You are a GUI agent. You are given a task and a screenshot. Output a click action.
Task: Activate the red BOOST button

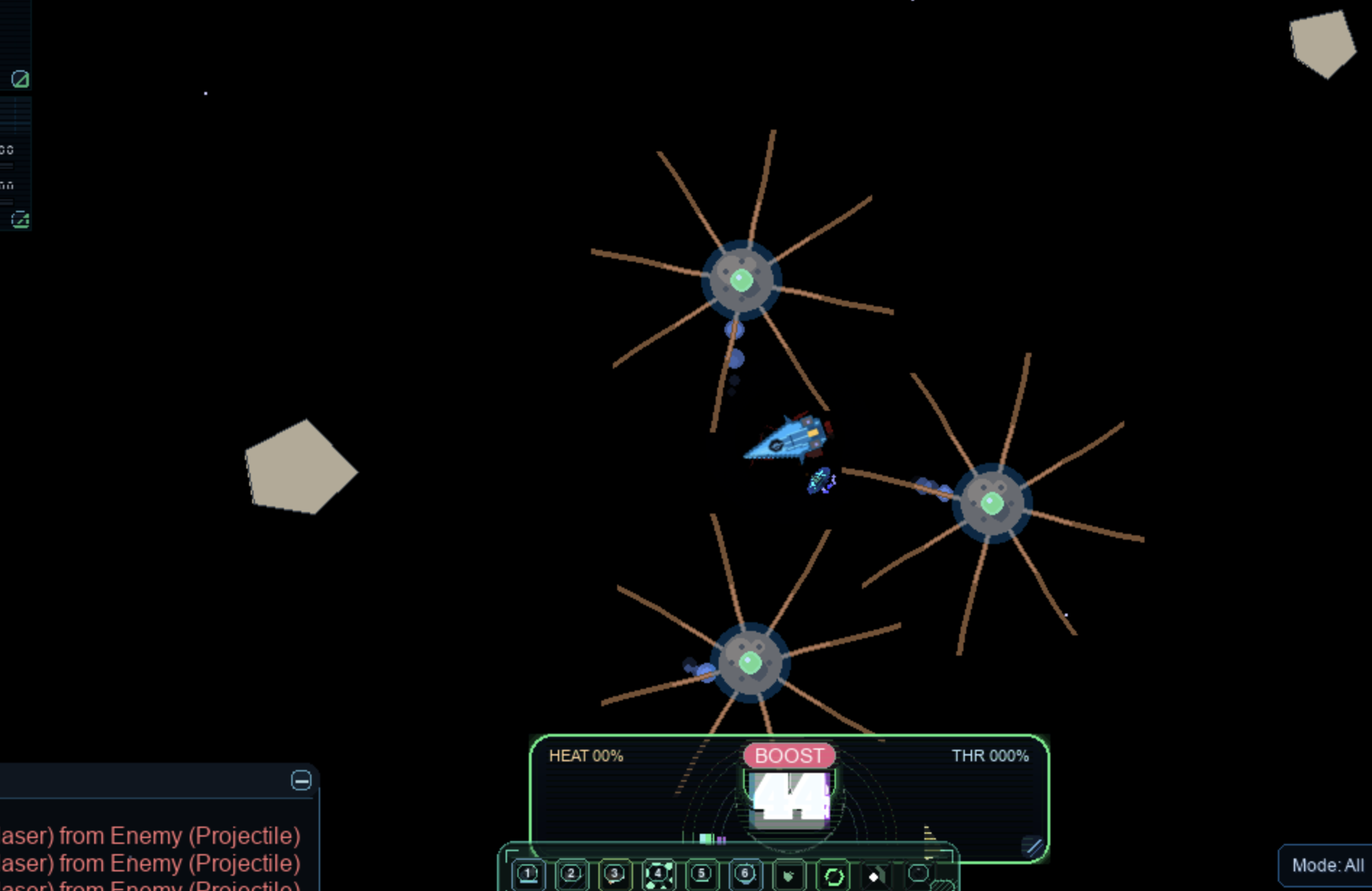(x=789, y=756)
